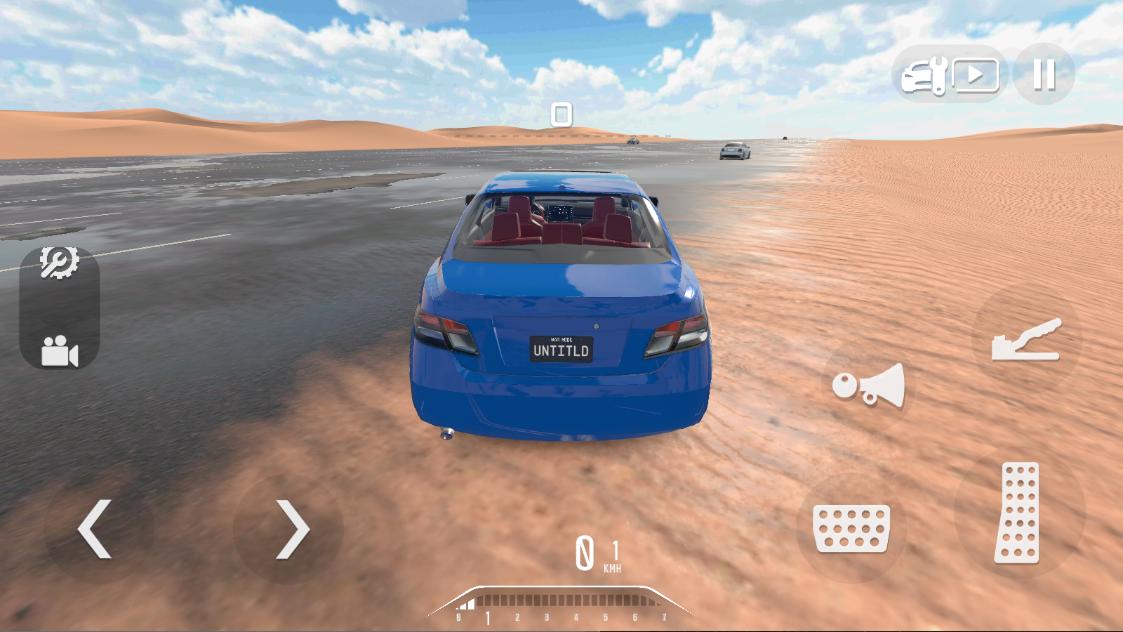The image size is (1123, 632).
Task: Tap the car repair wrench icon
Action: coord(923,76)
